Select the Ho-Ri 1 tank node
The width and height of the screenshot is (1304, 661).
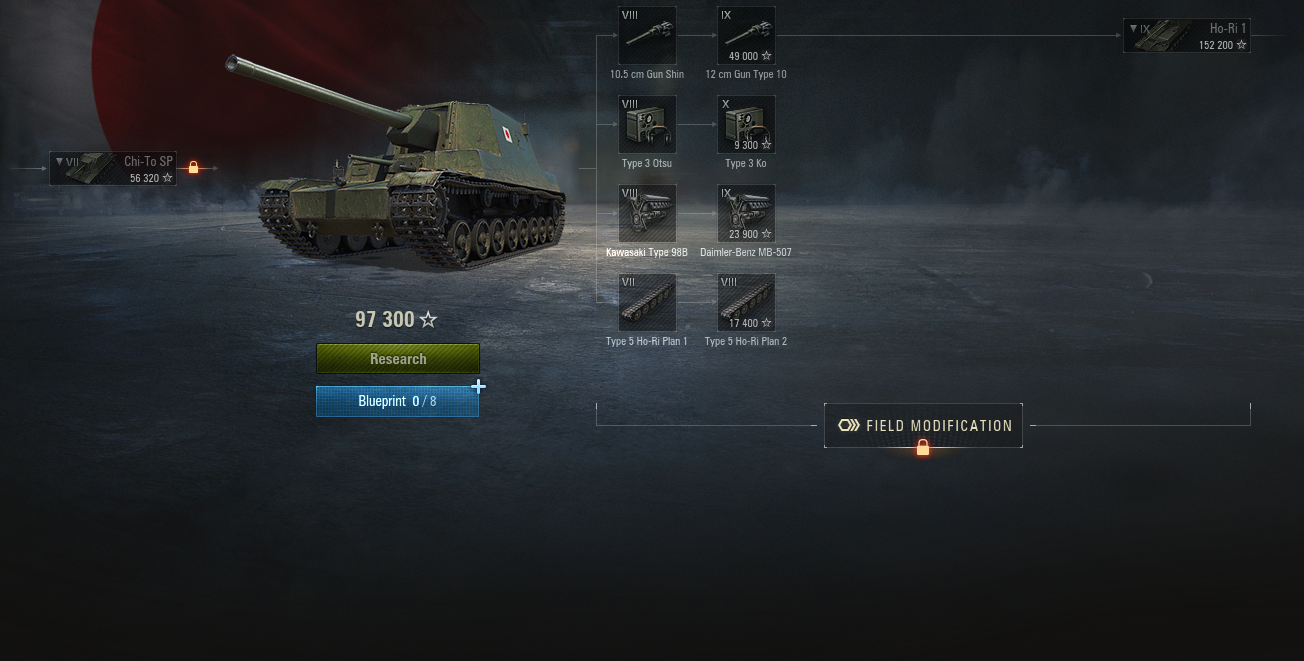1186,36
